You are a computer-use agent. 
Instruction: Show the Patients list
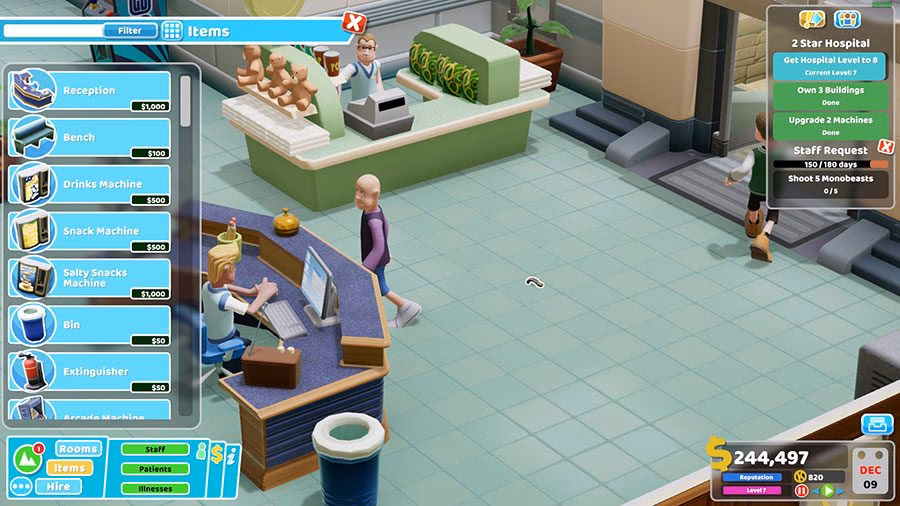click(155, 469)
